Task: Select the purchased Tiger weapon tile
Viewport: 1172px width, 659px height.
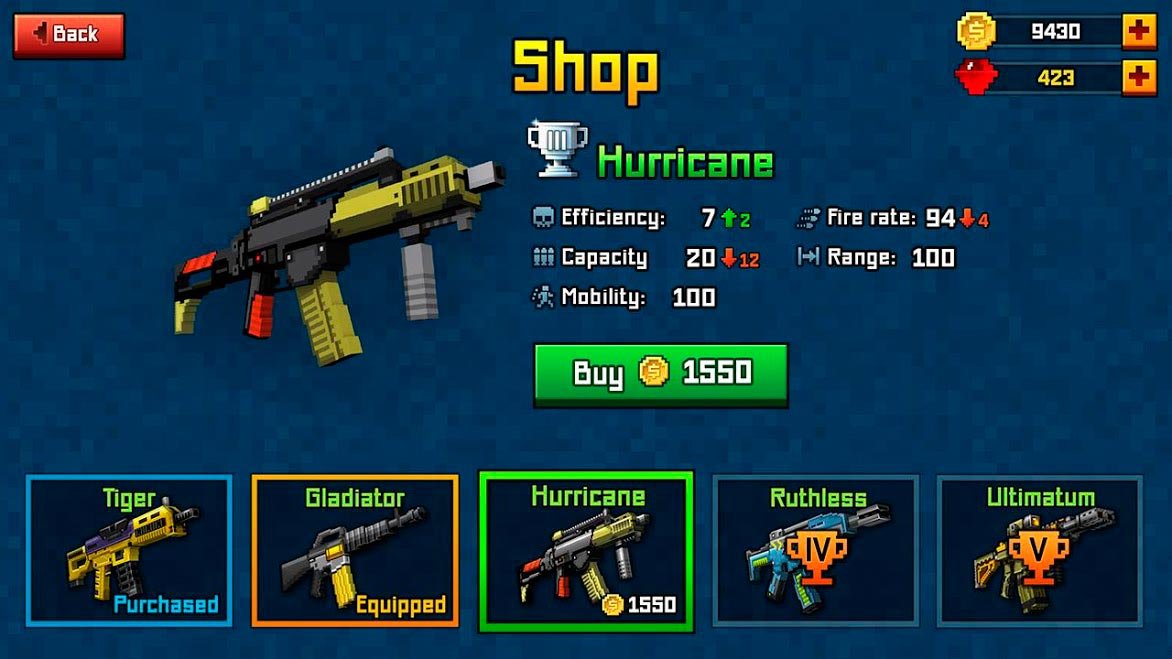Action: coord(129,551)
